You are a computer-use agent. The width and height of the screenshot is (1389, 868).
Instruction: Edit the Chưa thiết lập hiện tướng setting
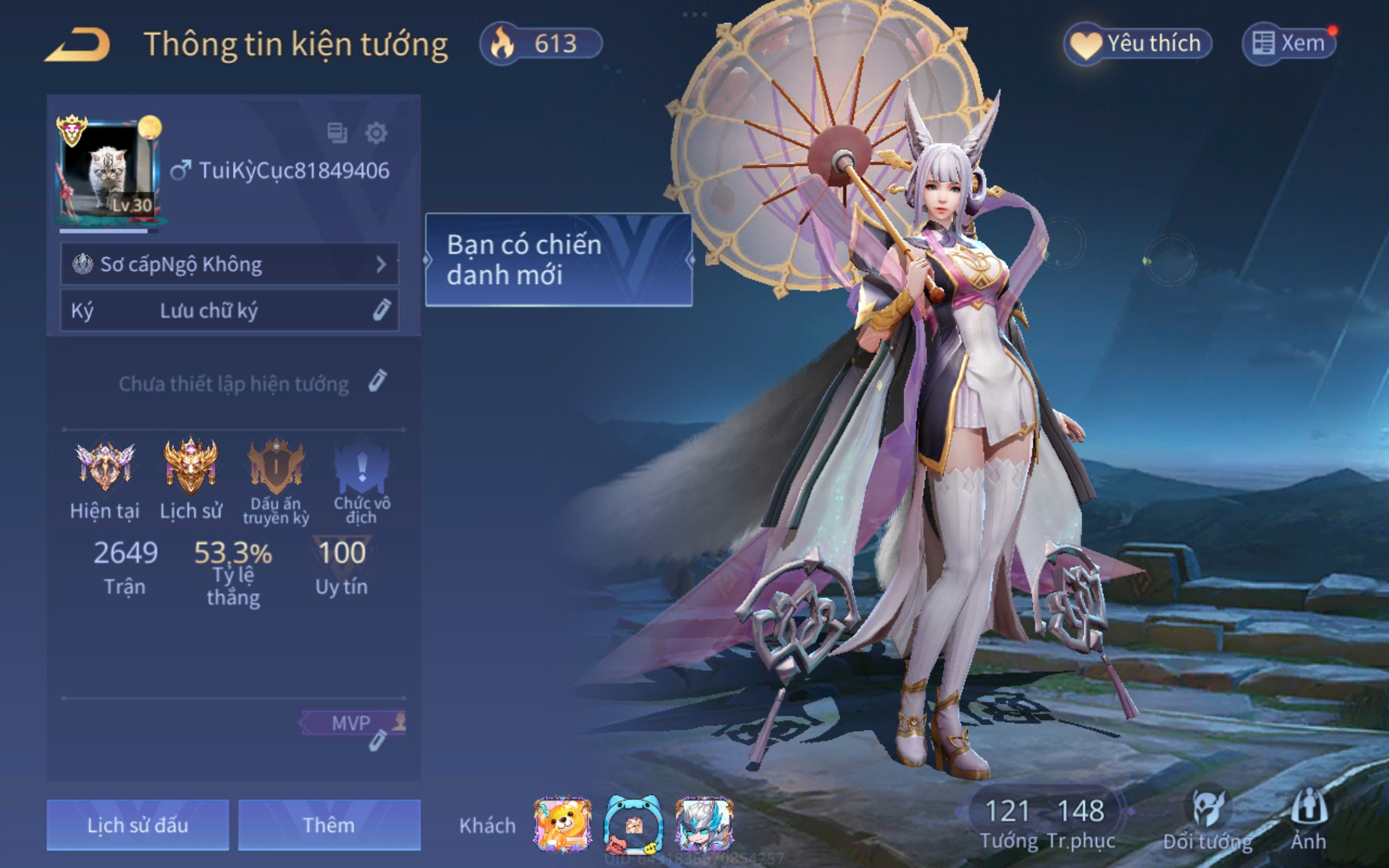pyautogui.click(x=377, y=382)
